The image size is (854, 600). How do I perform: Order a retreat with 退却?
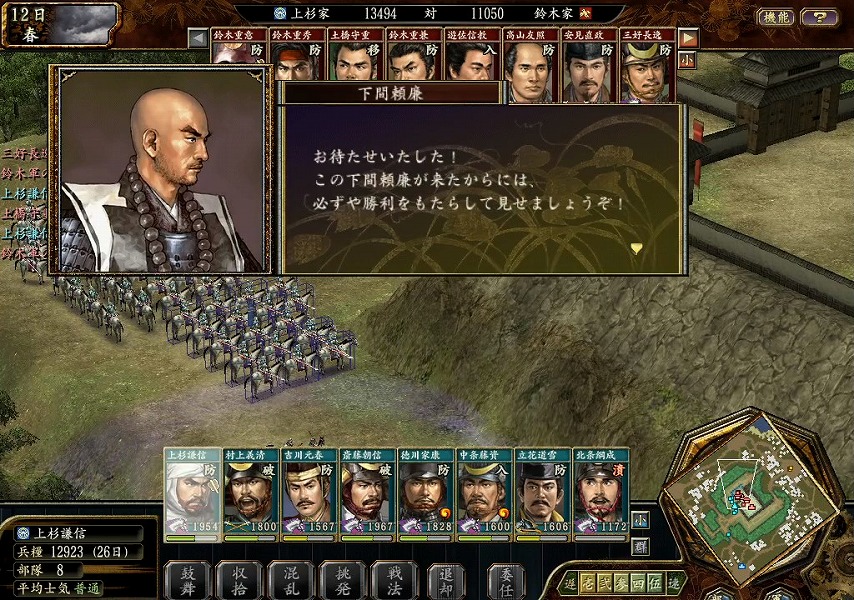(x=446, y=579)
